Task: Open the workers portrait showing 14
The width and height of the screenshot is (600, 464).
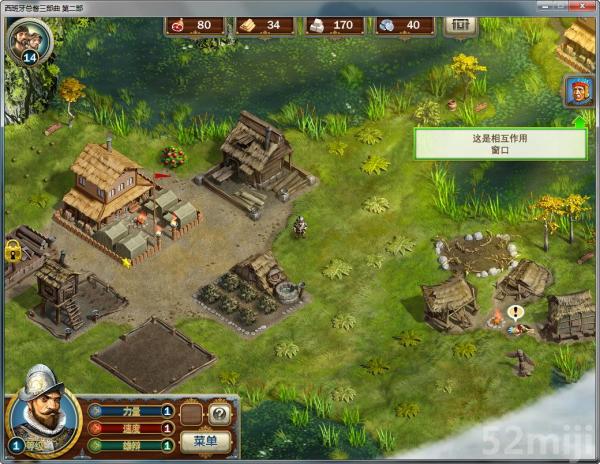Action: 27,41
